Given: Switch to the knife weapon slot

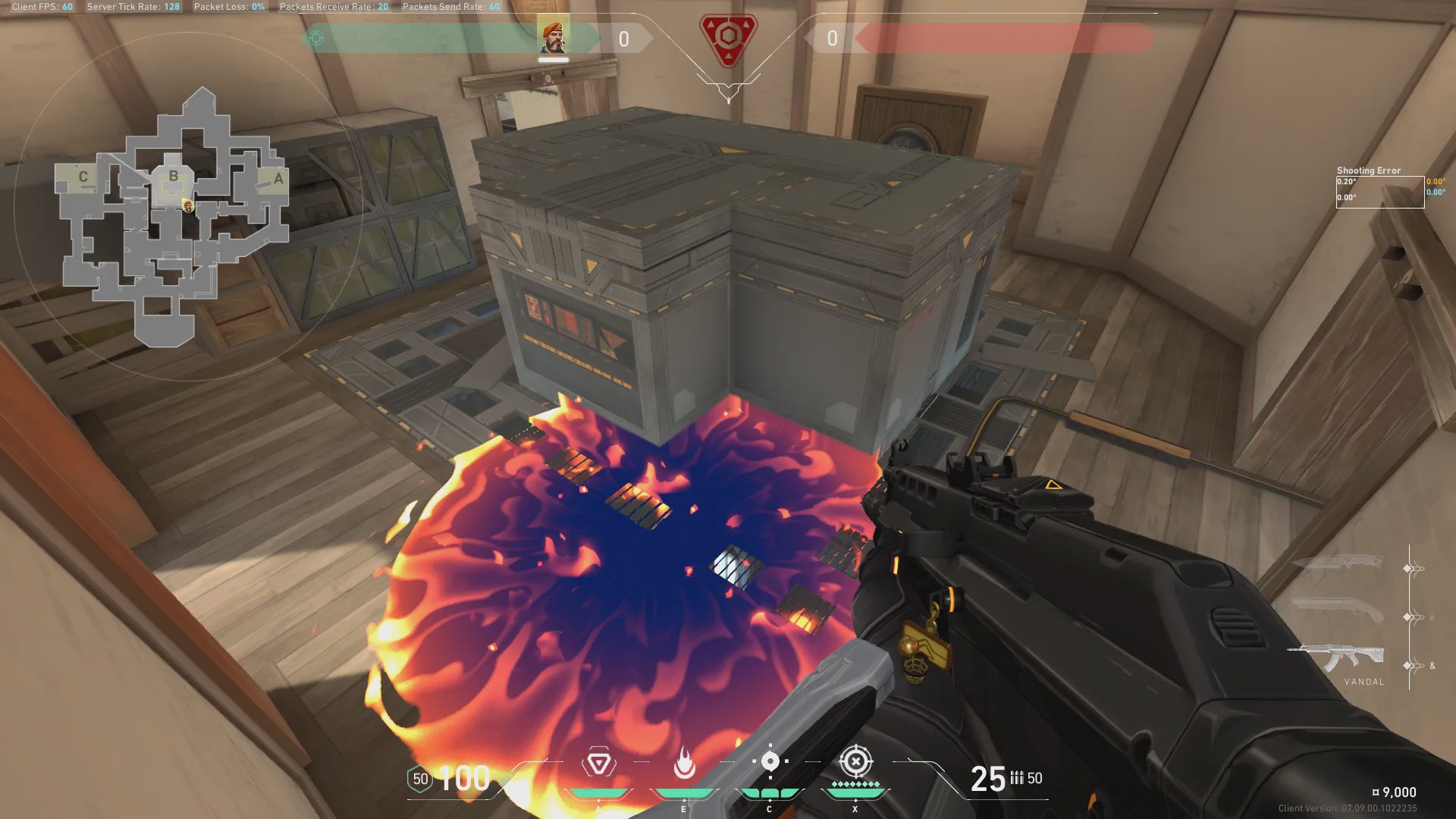Looking at the screenshot, I should click(1338, 562).
